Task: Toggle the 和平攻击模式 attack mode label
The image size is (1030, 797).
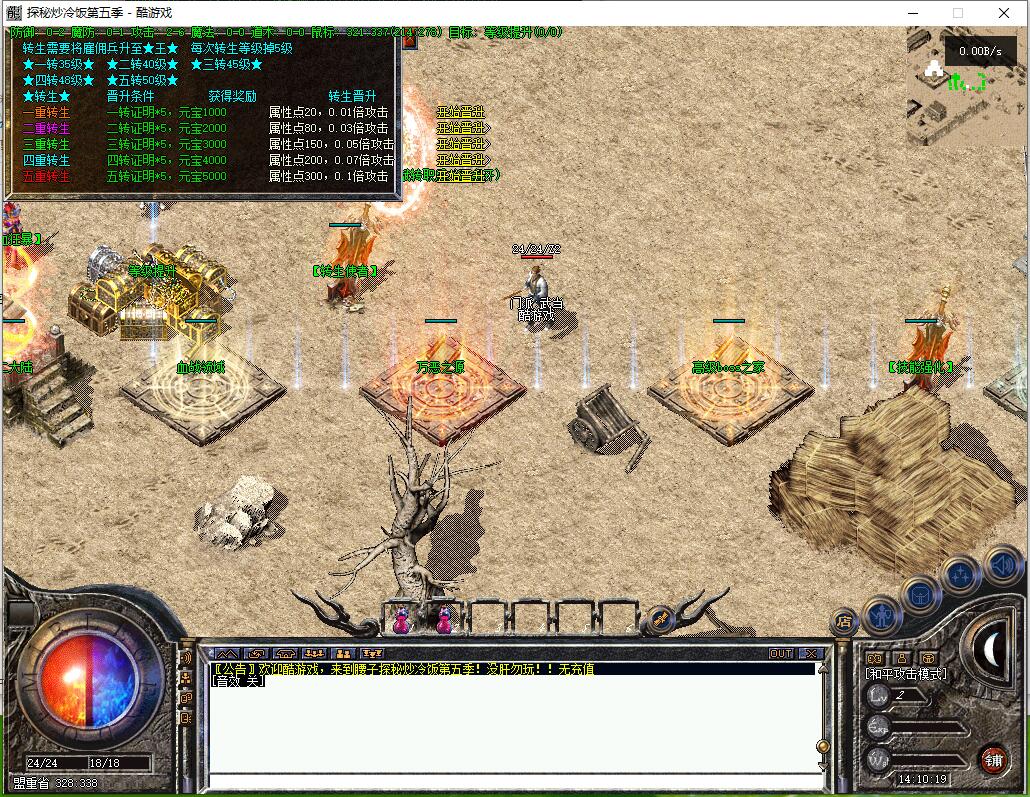Action: [906, 673]
